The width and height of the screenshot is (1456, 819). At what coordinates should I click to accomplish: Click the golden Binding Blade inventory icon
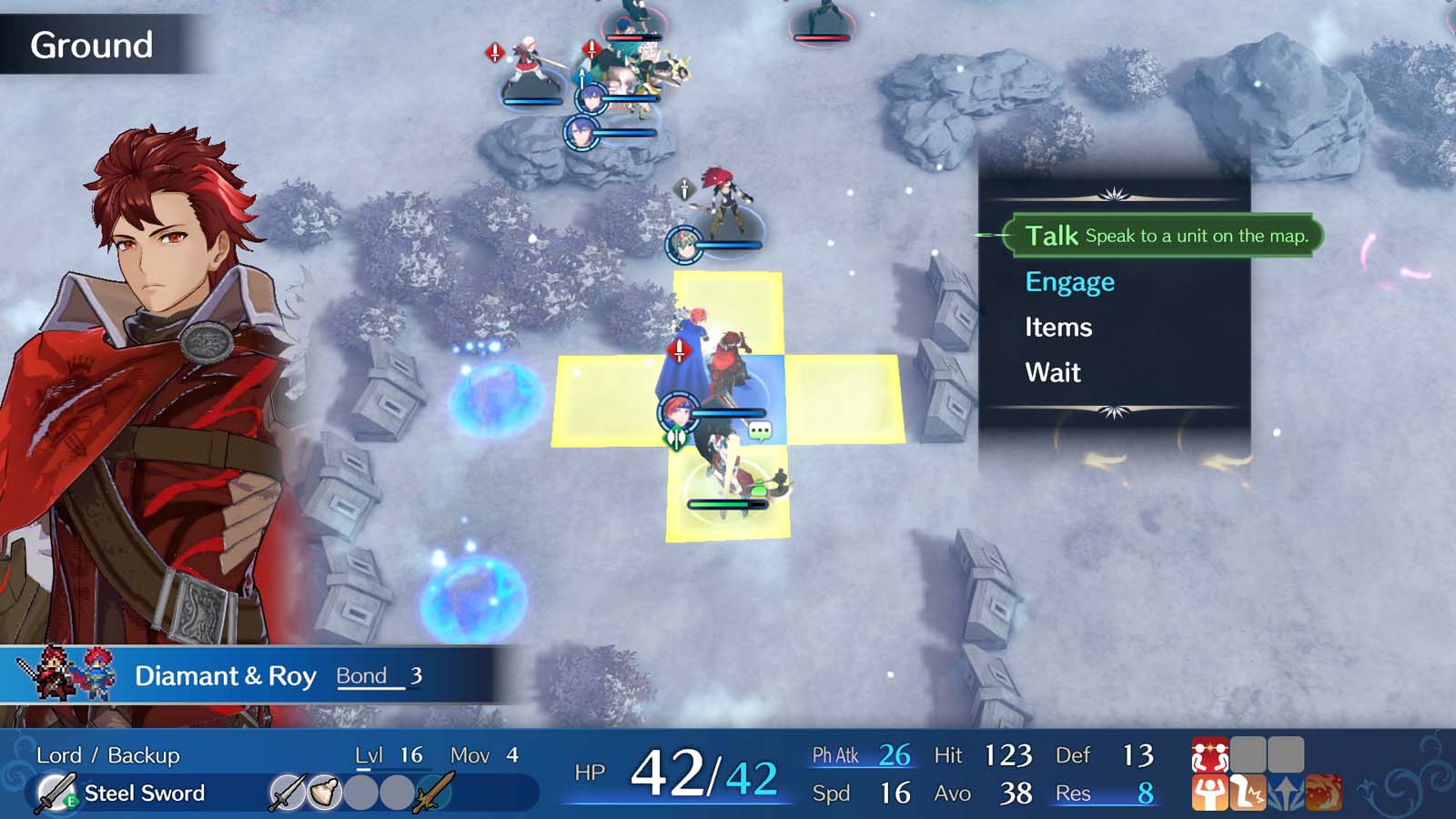(435, 792)
